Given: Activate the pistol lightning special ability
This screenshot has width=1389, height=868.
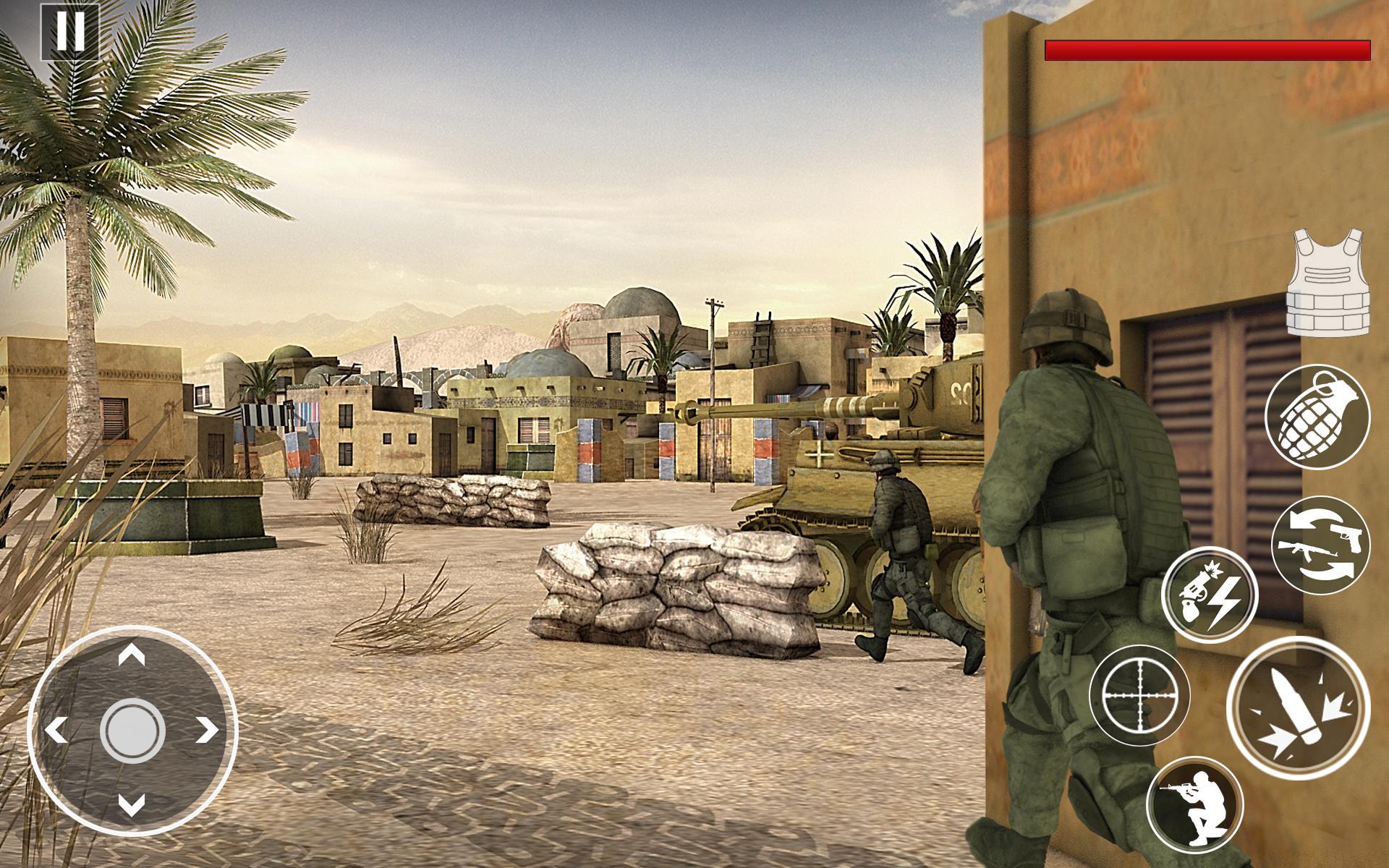Looking at the screenshot, I should pyautogui.click(x=1210, y=595).
